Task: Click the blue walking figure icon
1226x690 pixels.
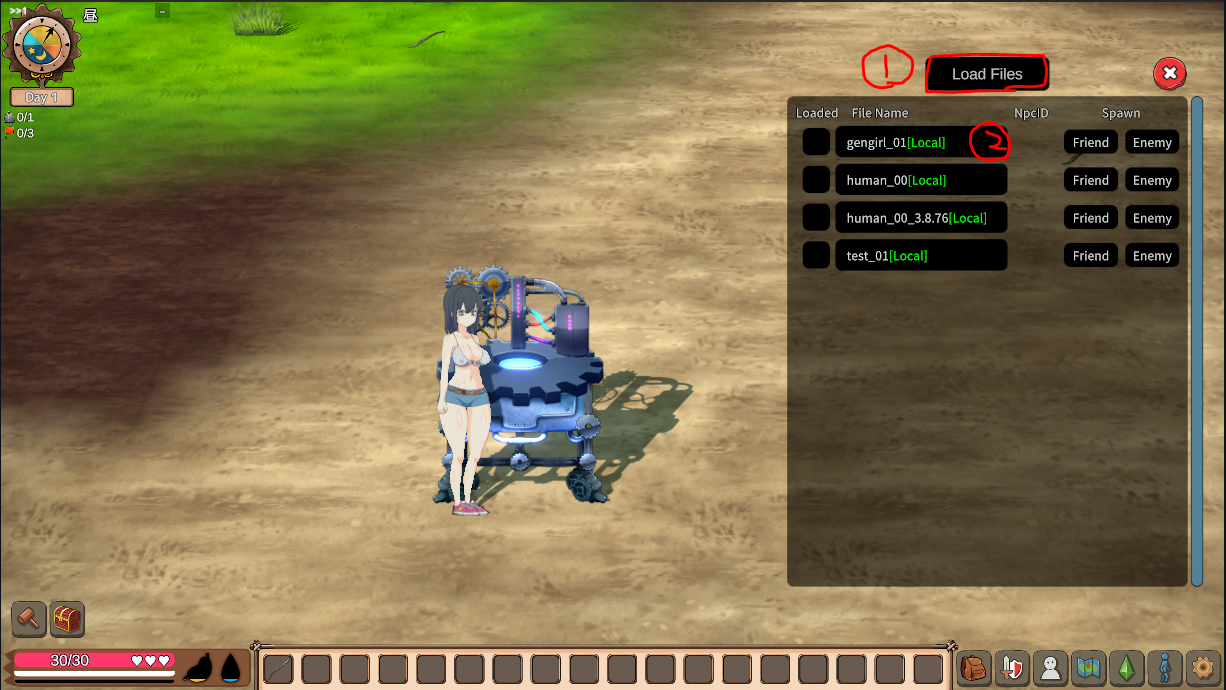Action: click(x=1165, y=667)
